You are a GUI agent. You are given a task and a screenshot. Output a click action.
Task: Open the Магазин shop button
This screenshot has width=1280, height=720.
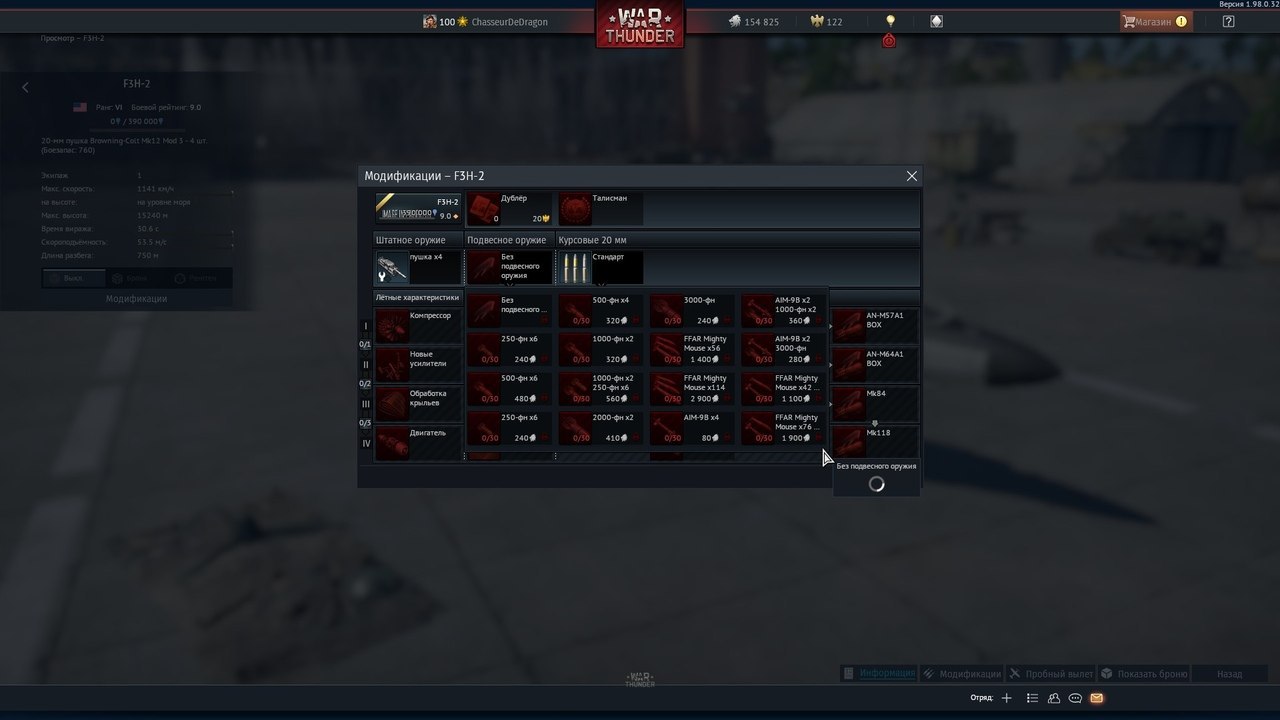[1155, 21]
